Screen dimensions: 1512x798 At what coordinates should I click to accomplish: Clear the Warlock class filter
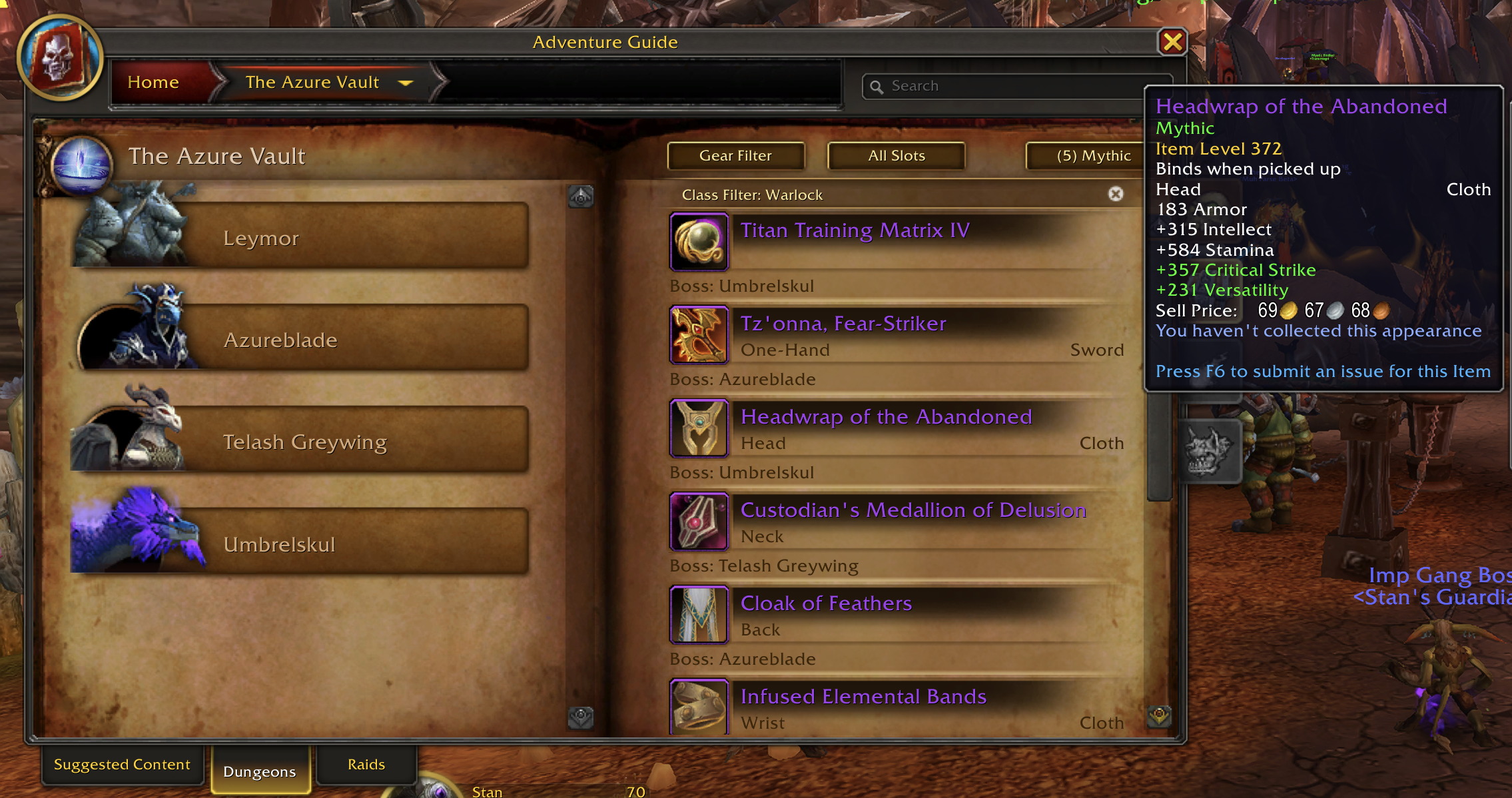pyautogui.click(x=1116, y=194)
